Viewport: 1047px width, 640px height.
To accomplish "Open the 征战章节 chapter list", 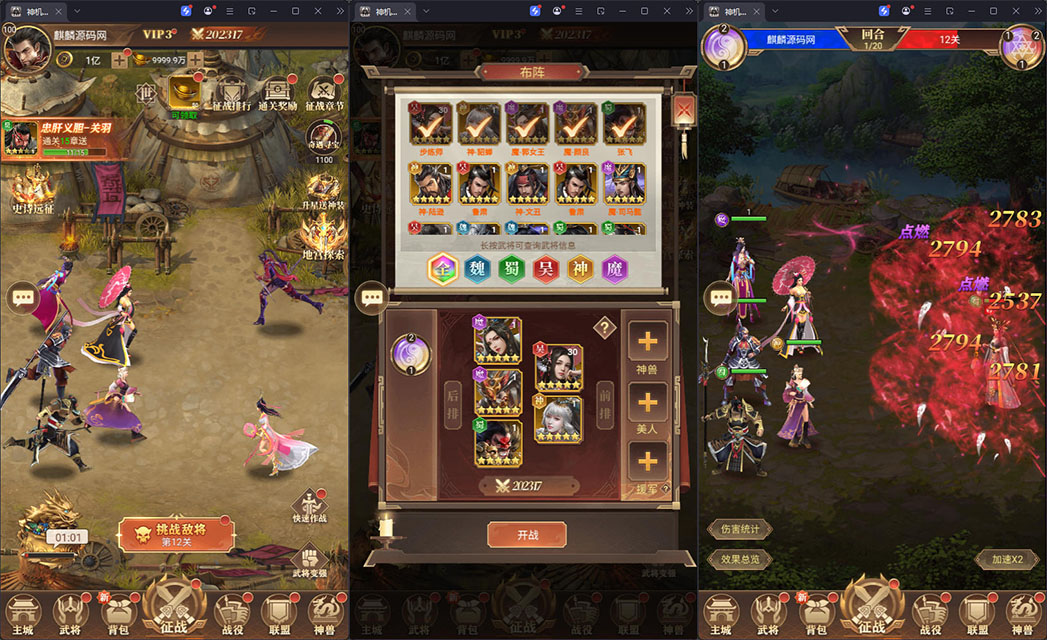I will (324, 94).
